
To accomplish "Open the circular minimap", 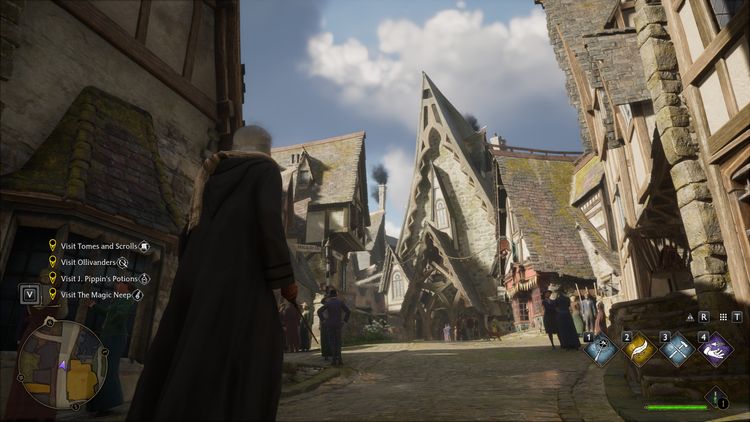I will click(x=62, y=364).
